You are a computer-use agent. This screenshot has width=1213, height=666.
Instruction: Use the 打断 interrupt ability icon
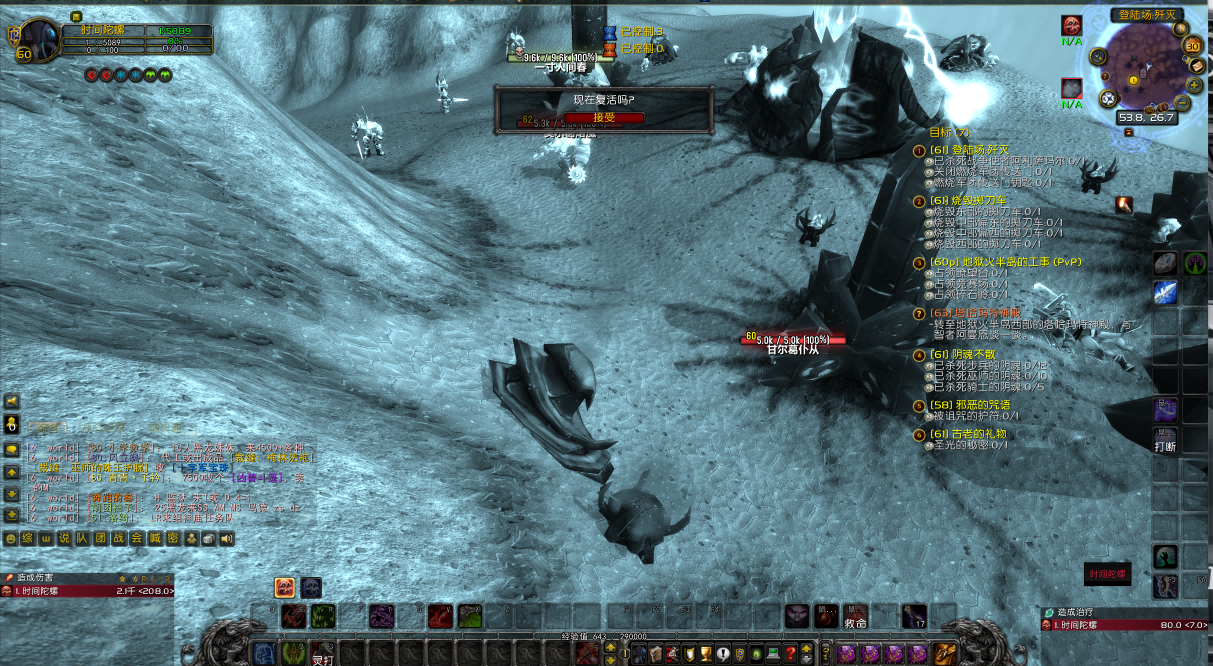(x=1165, y=411)
